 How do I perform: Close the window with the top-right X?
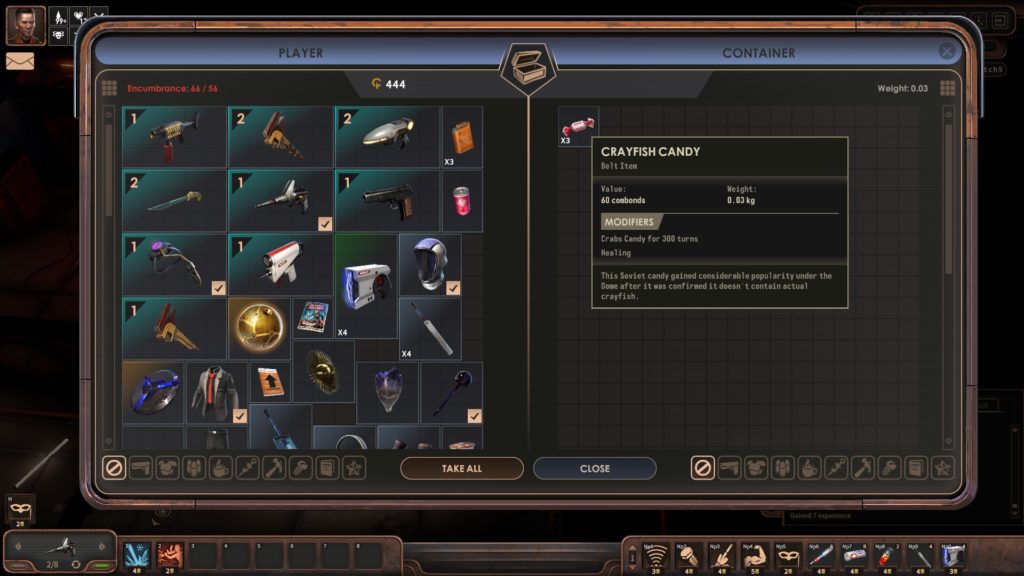point(946,52)
